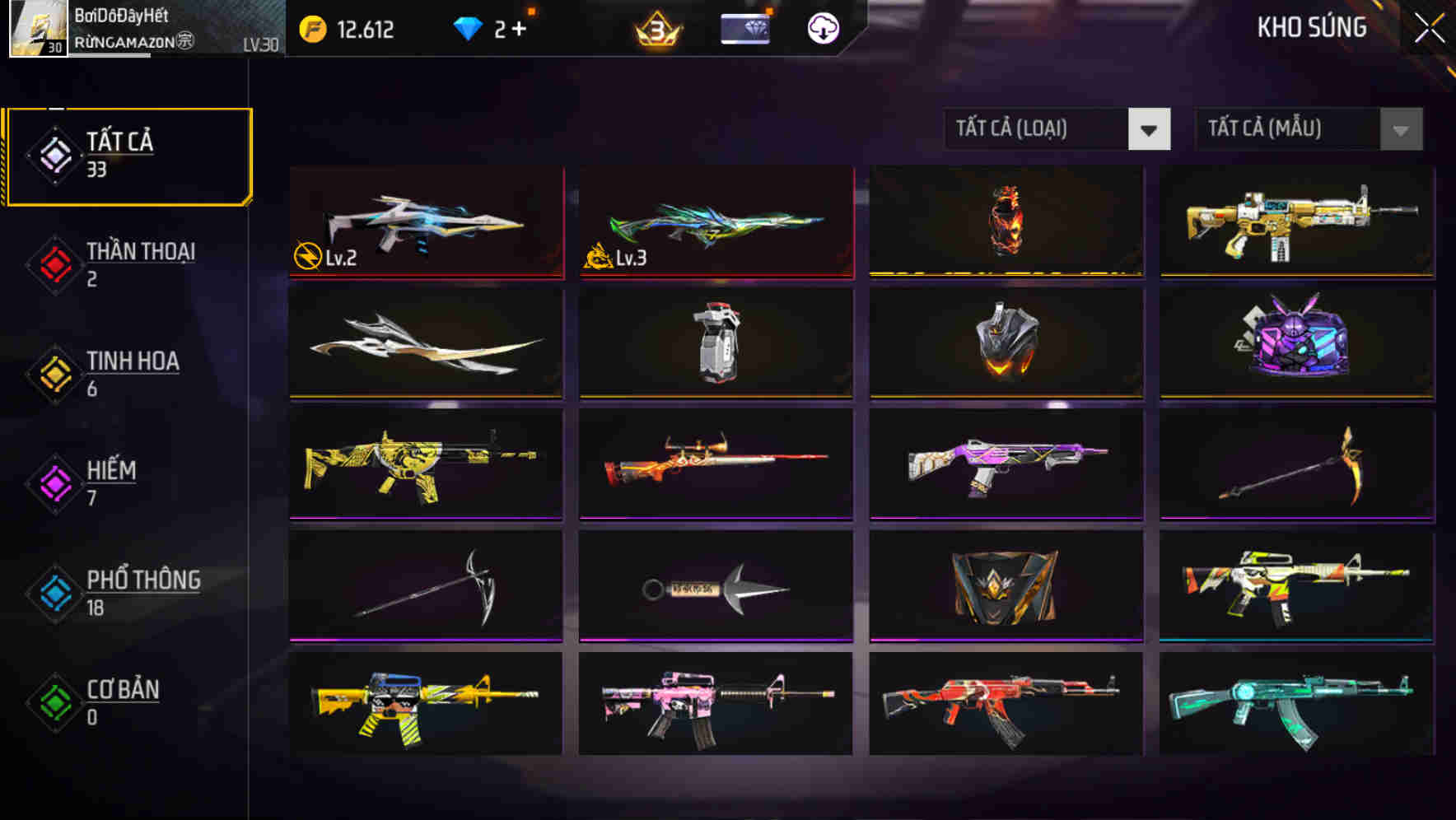
Task: Select the THẦN THOẠI red rarity icon
Action: [x=54, y=265]
